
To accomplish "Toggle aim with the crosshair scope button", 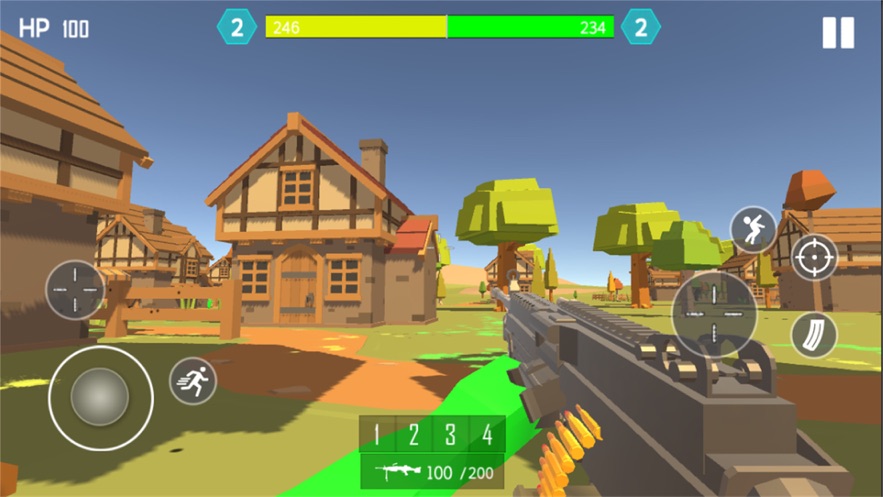I will [814, 258].
